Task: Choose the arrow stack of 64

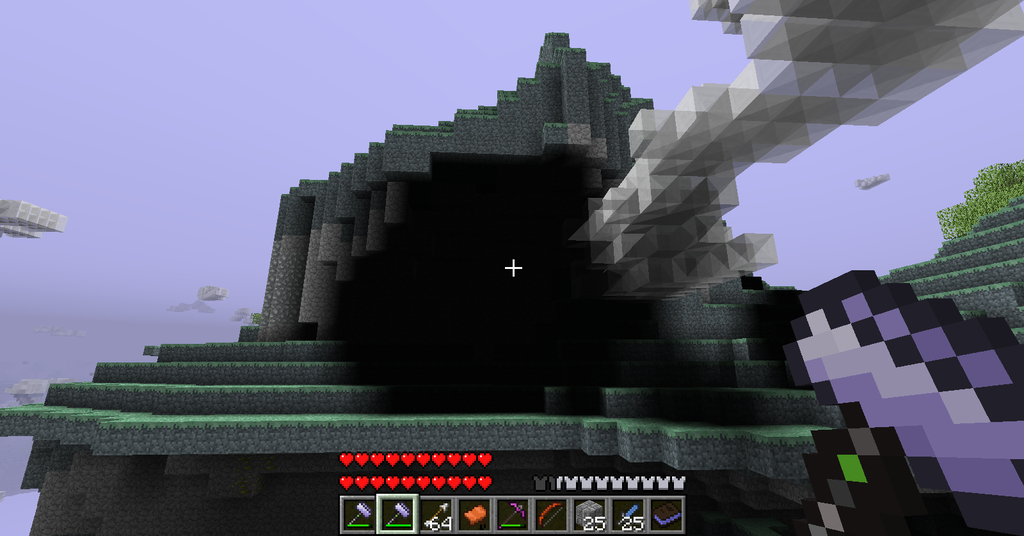Action: [435, 514]
